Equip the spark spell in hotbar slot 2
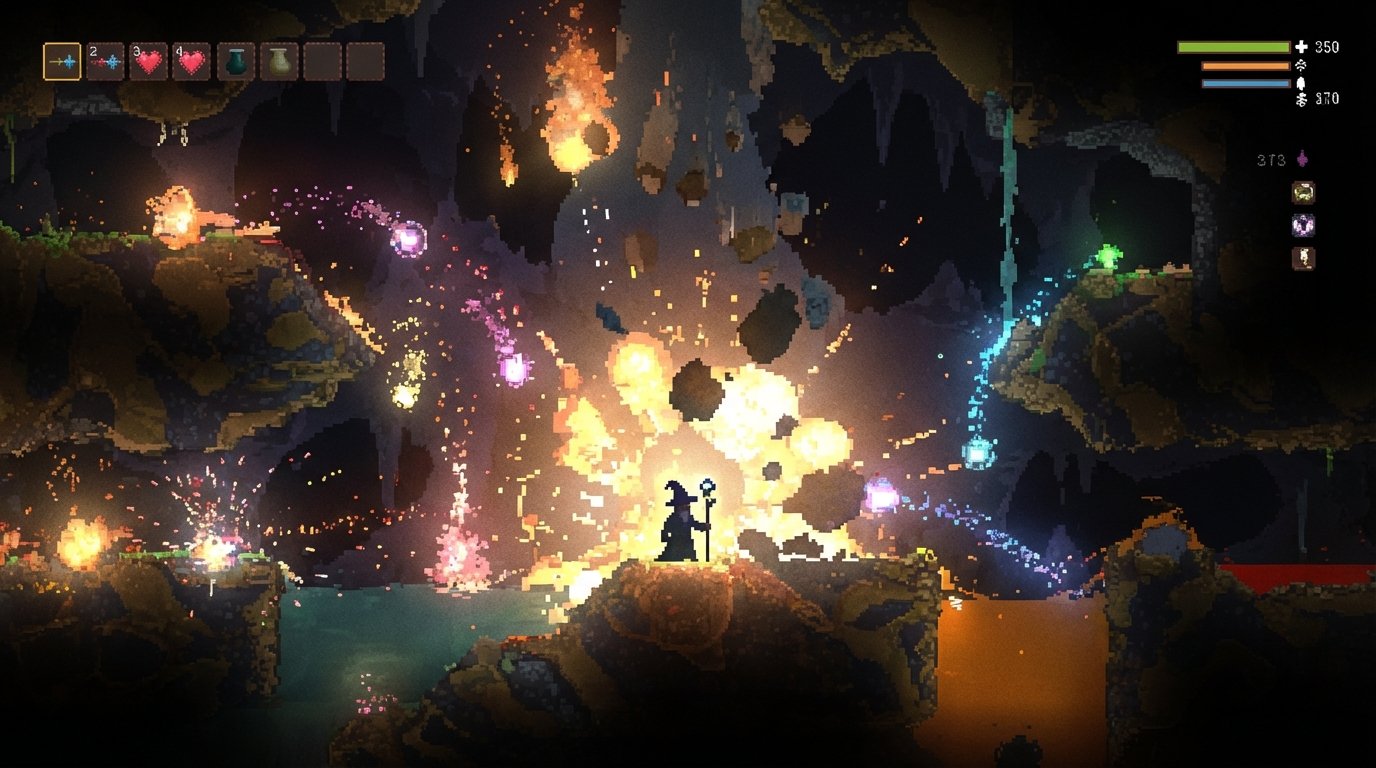 click(x=105, y=61)
